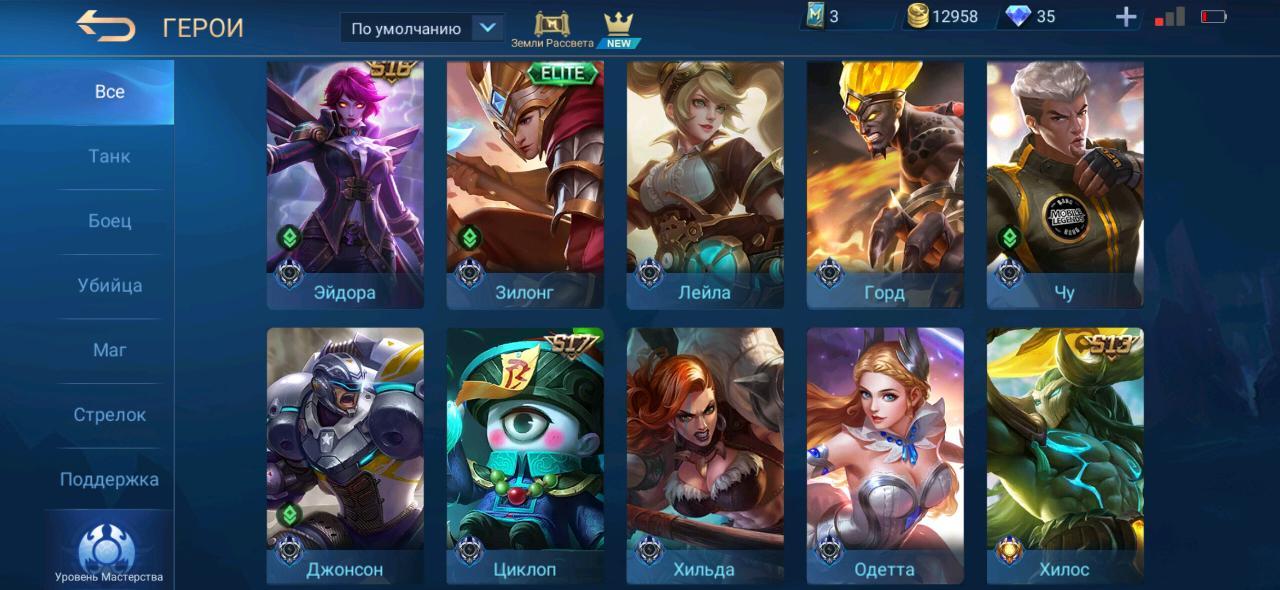The width and height of the screenshot is (1280, 590).
Task: Filter heroes by Танк role
Action: [x=109, y=156]
